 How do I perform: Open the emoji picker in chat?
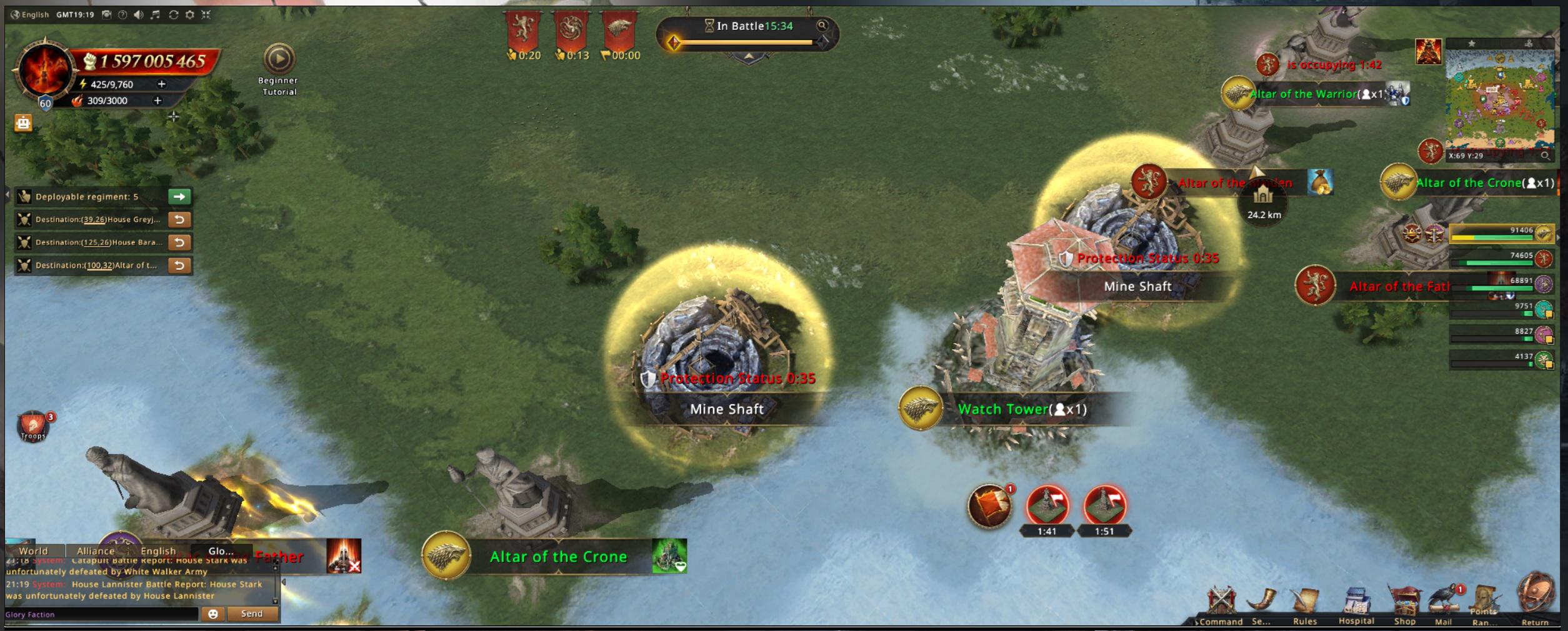pyautogui.click(x=213, y=614)
